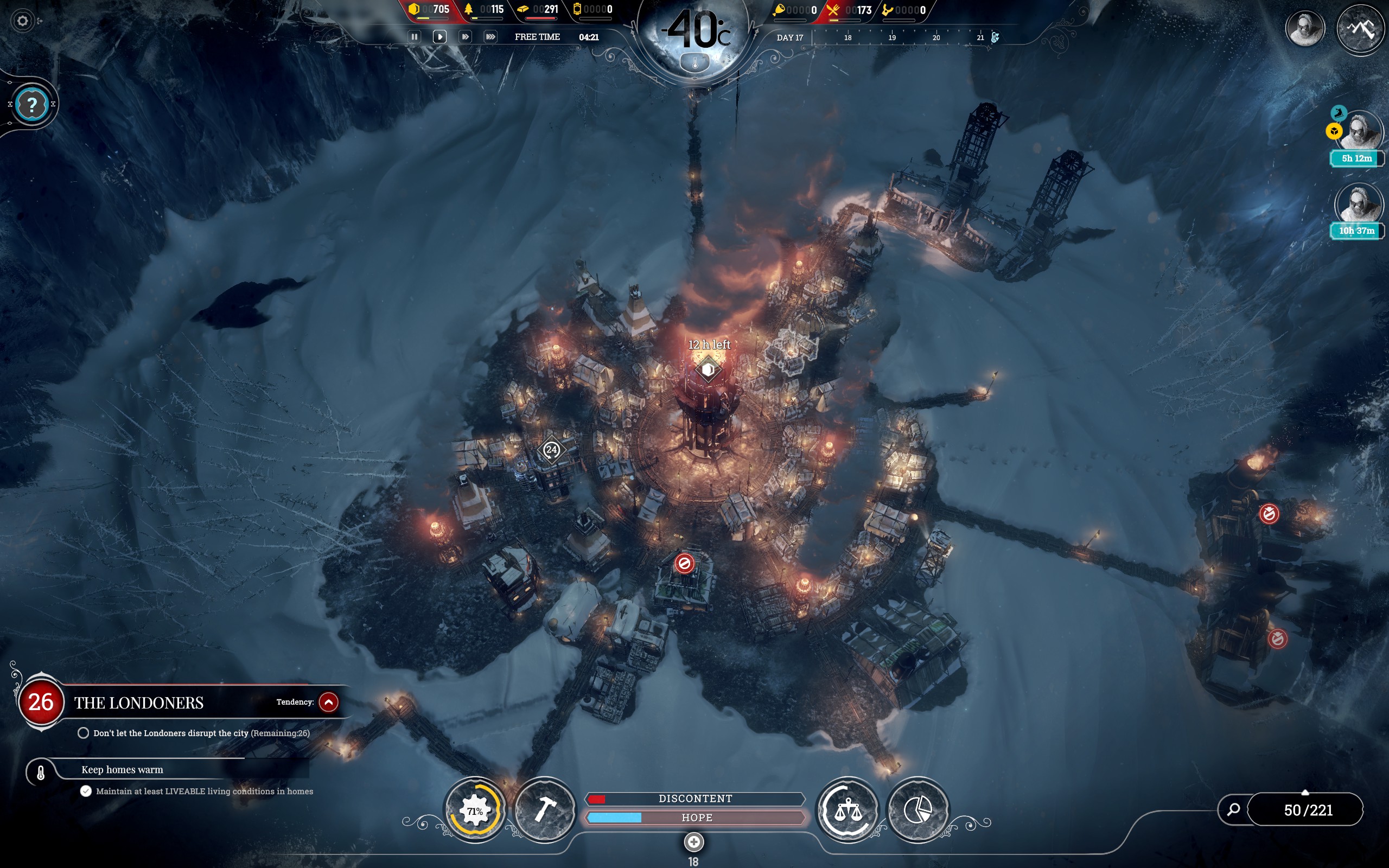Set game to fast-forward speed
This screenshot has width=1389, height=868.
pyautogui.click(x=465, y=37)
